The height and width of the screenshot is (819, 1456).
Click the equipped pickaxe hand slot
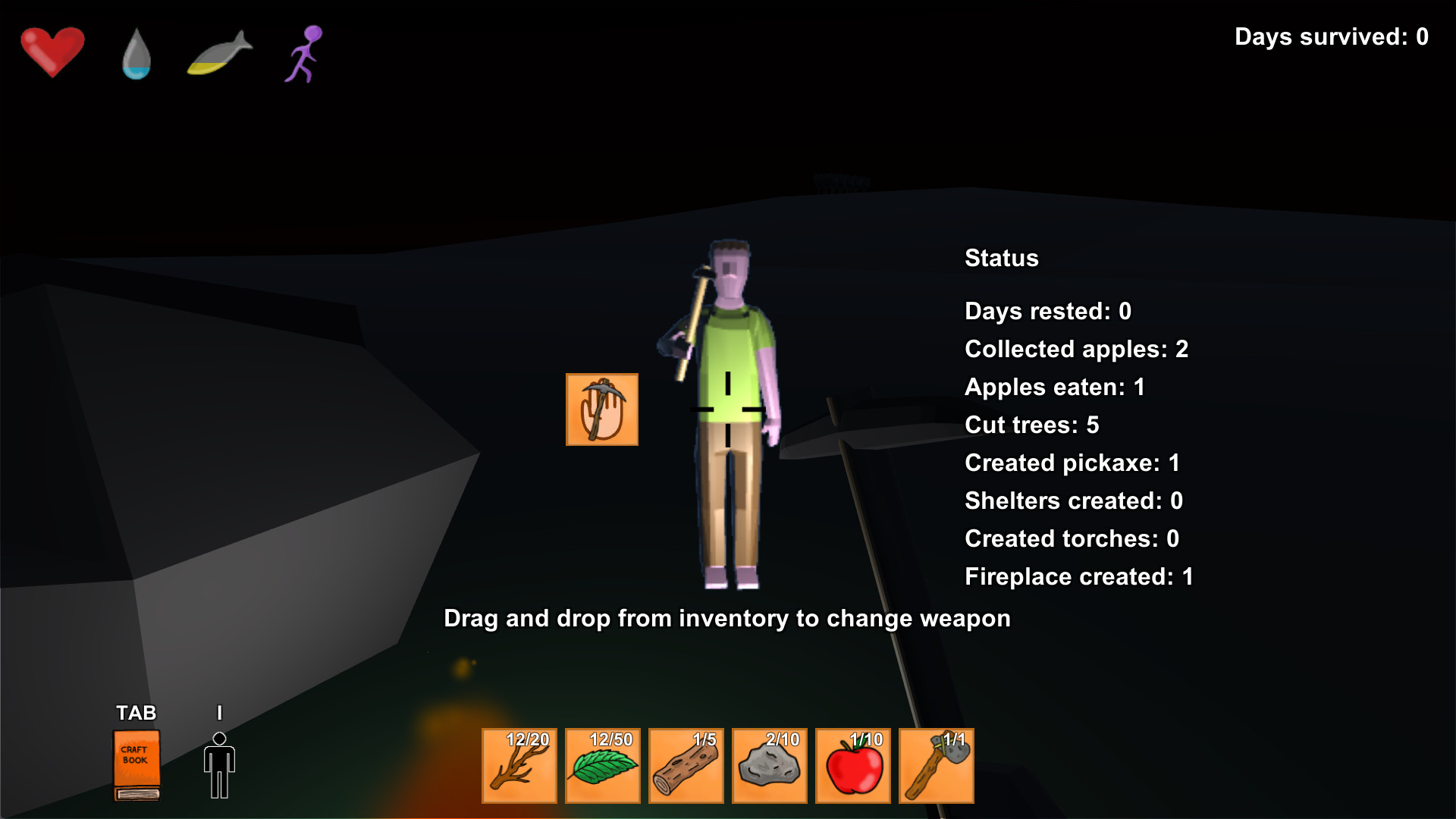(x=601, y=409)
